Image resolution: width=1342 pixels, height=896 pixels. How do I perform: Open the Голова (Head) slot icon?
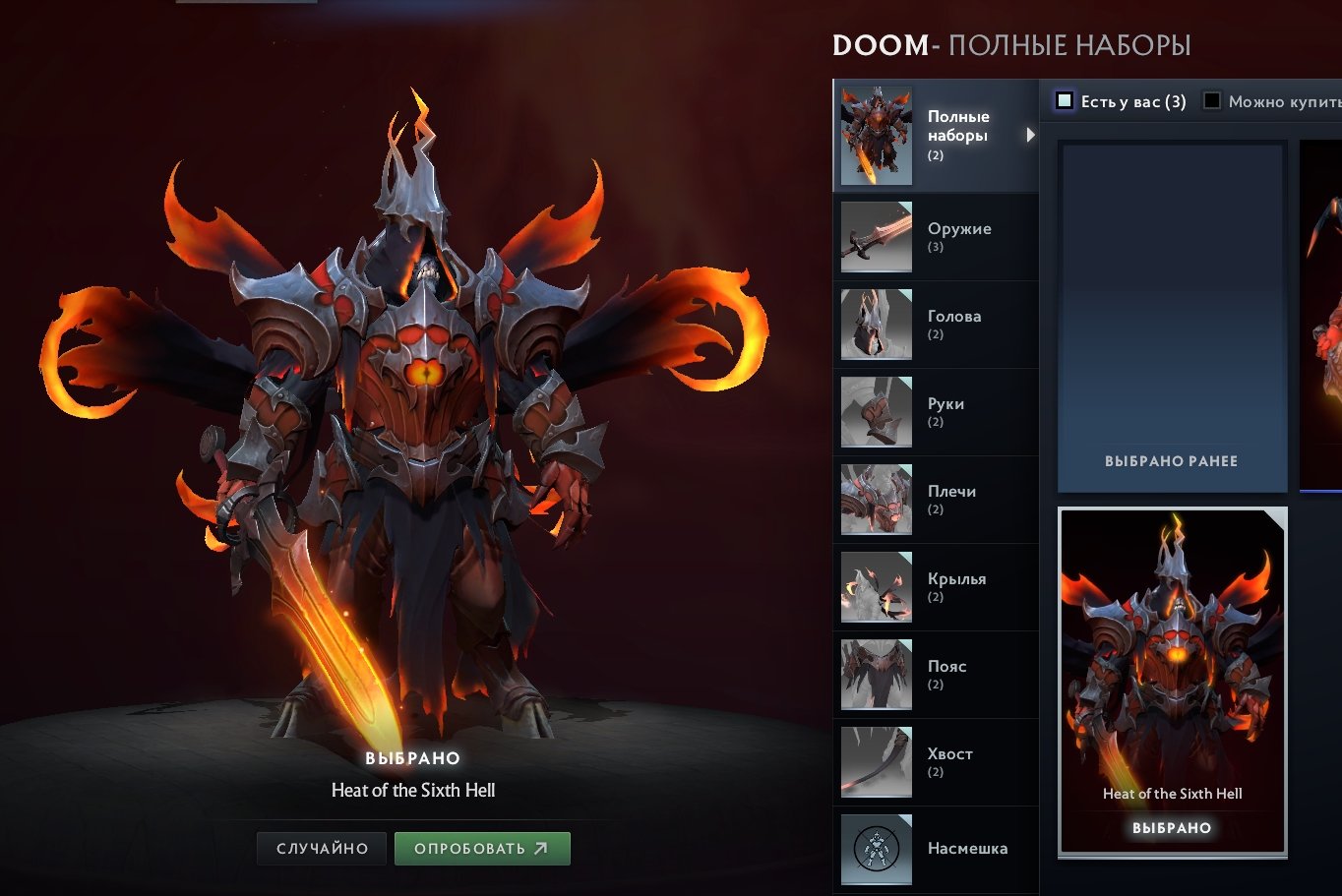pos(875,325)
